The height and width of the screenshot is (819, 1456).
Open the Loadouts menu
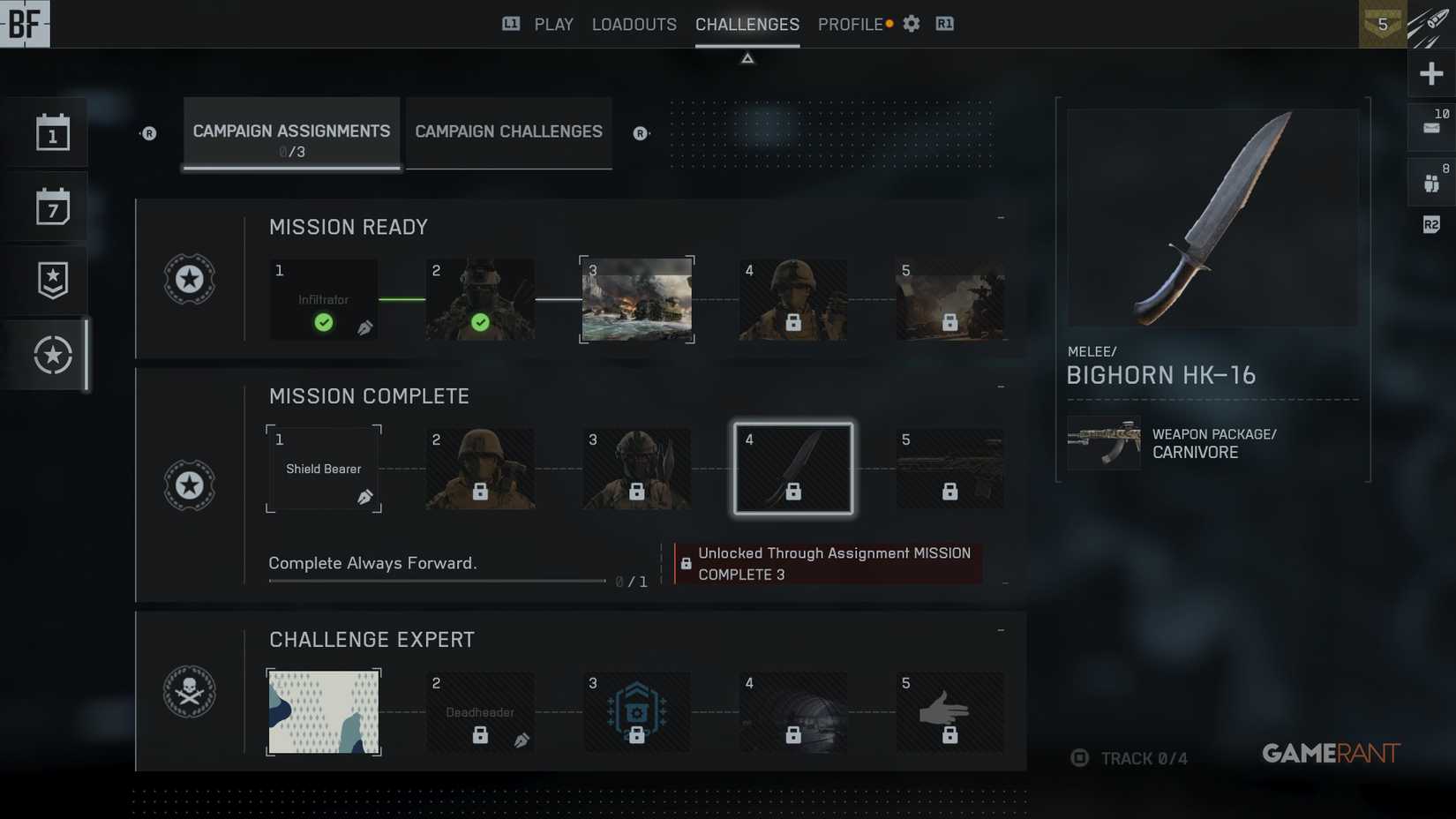click(x=634, y=24)
